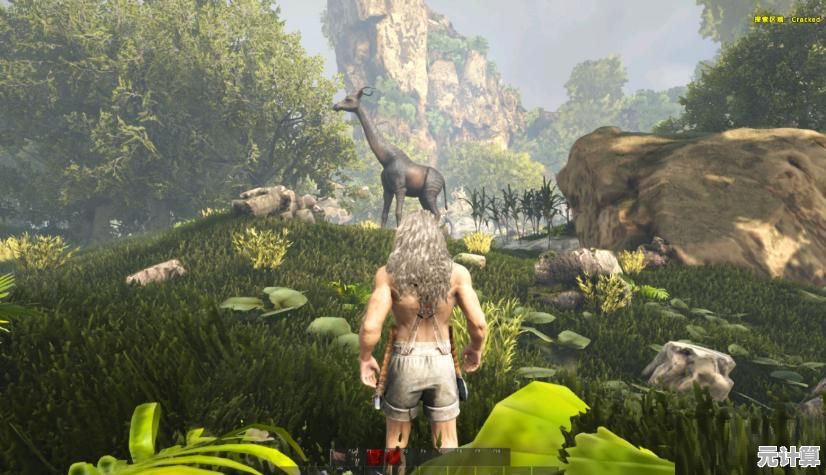Select the left red item hotbar slot
Image resolution: width=826 pixels, height=475 pixels.
(375, 457)
